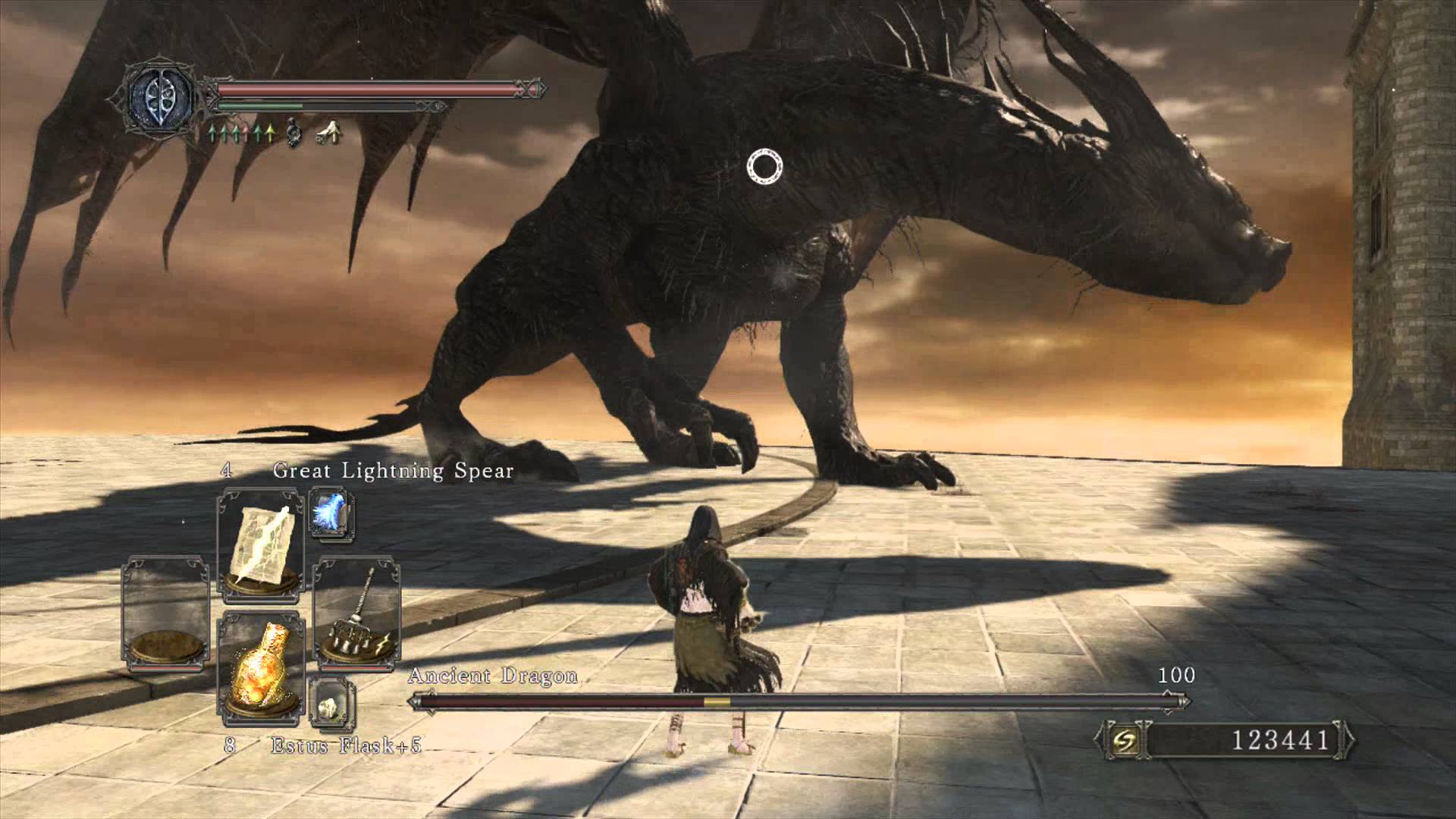The image size is (1456, 819).
Task: Click the white figure buff status icon
Action: point(329,134)
